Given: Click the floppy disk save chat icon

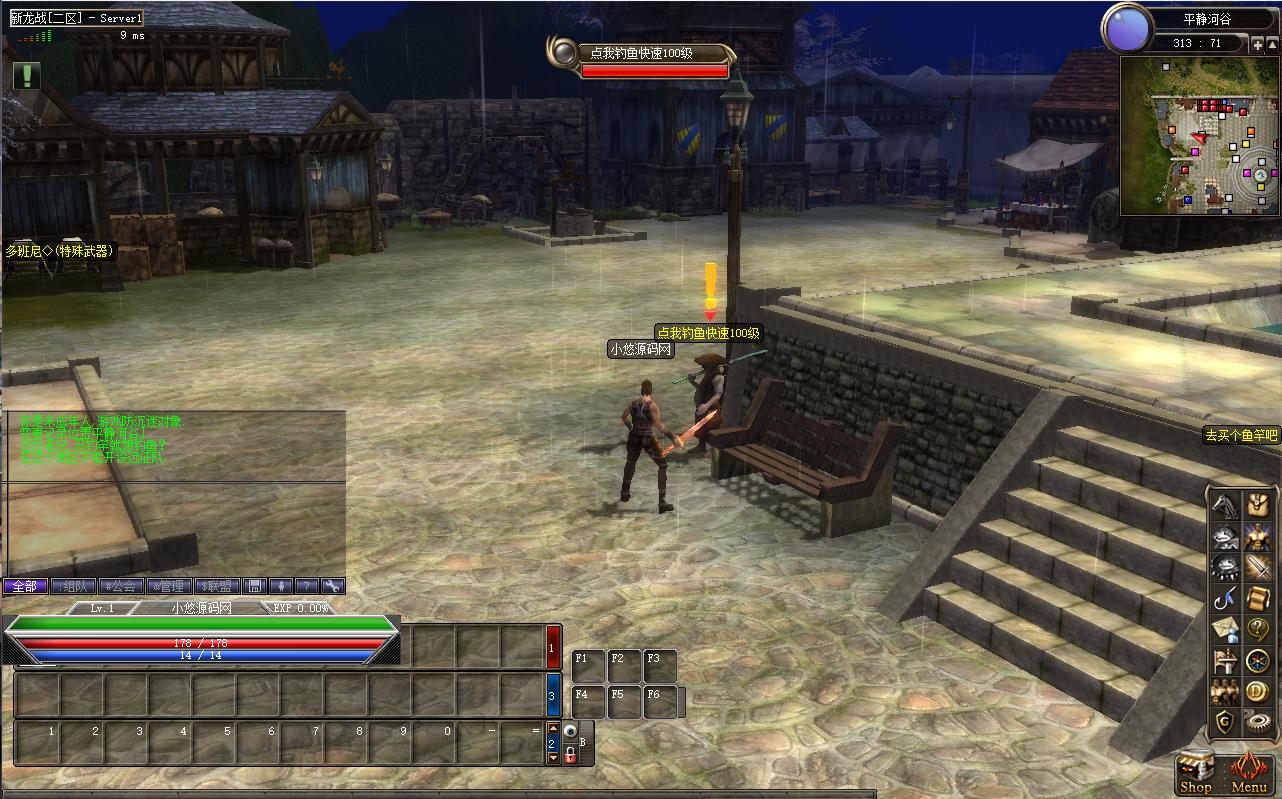Looking at the screenshot, I should [x=255, y=586].
